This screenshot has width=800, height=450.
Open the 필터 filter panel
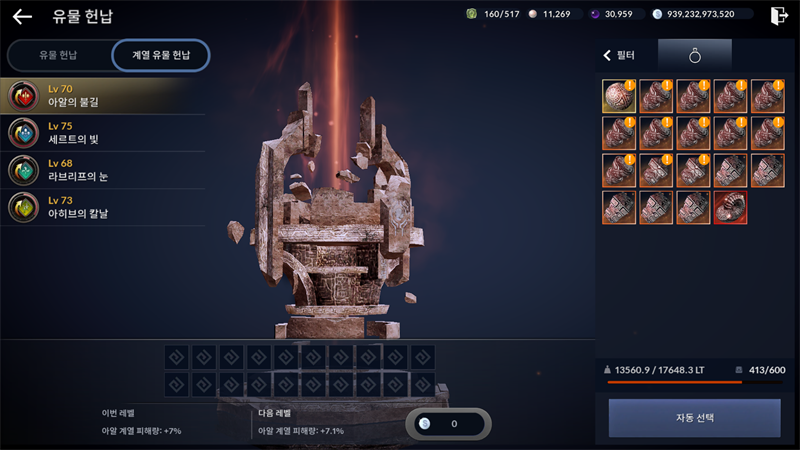[621, 56]
